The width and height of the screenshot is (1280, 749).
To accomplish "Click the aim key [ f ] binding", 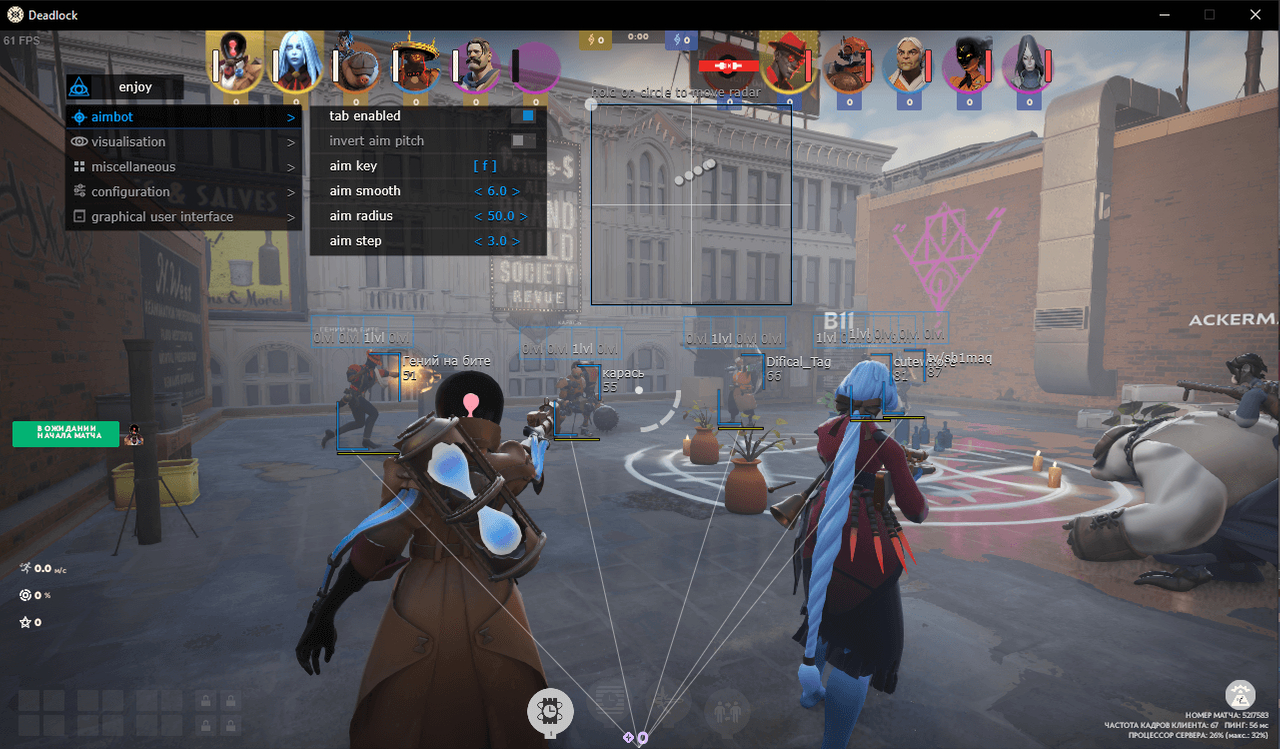I will click(x=486, y=165).
